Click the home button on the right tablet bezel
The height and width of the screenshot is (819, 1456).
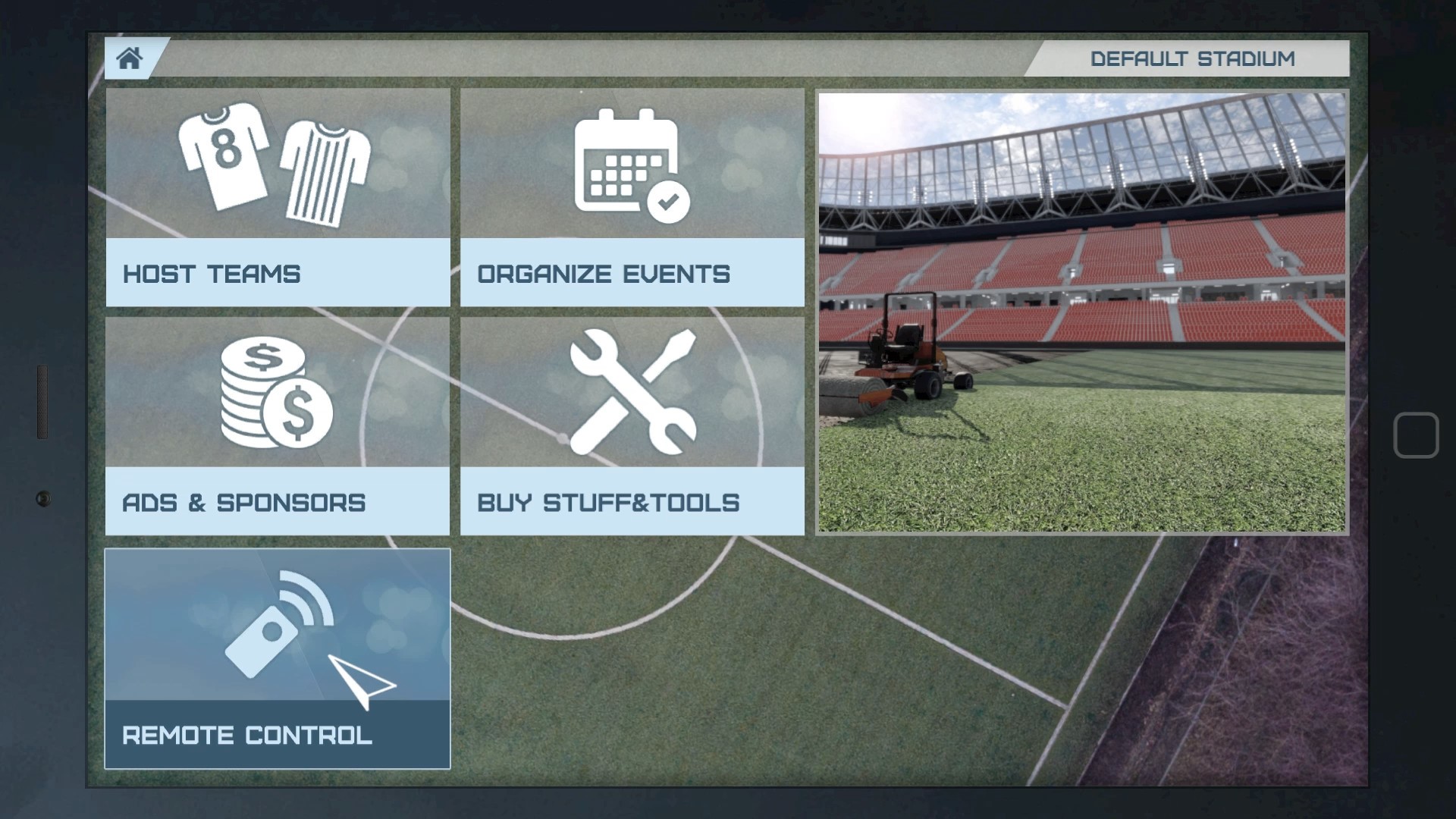[1417, 435]
